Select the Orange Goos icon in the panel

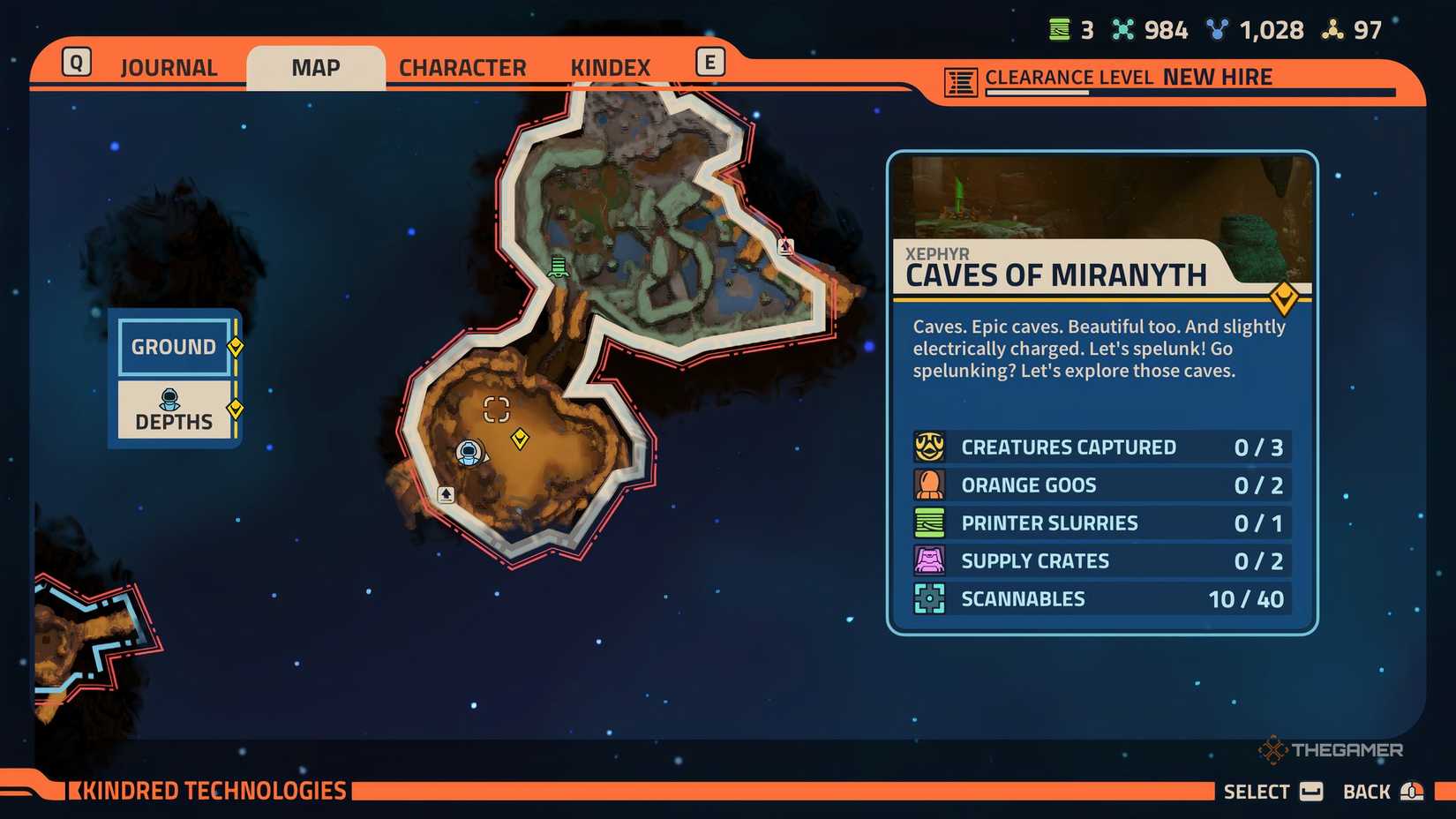[927, 485]
